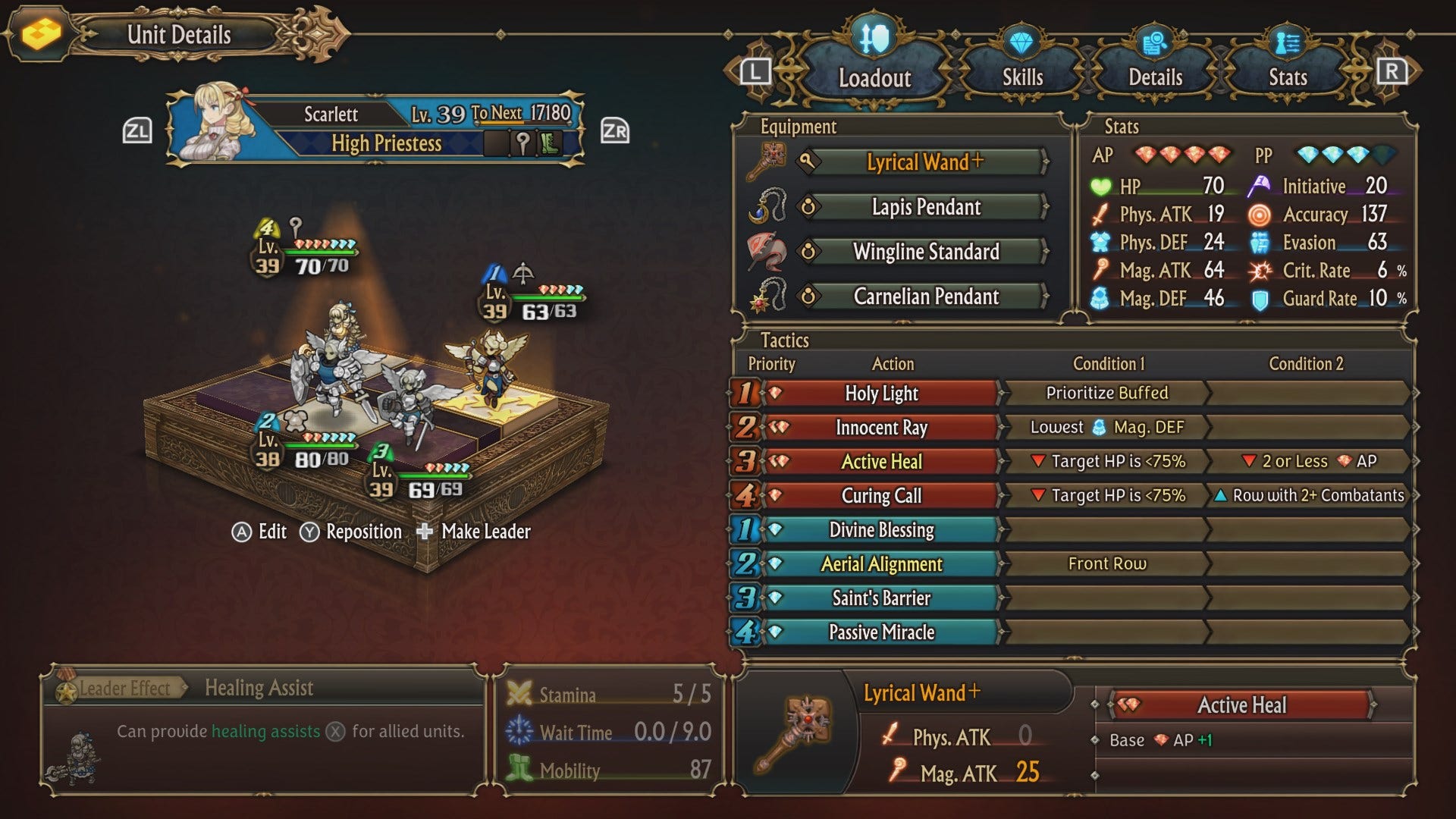Select the Lyrical Wand+ equipment slot

925,162
